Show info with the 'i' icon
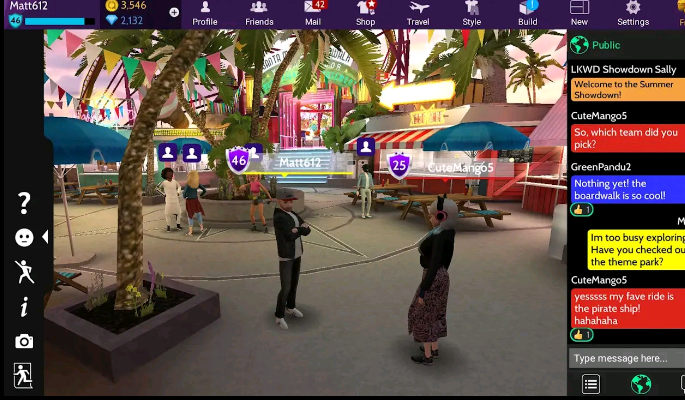 (x=24, y=307)
